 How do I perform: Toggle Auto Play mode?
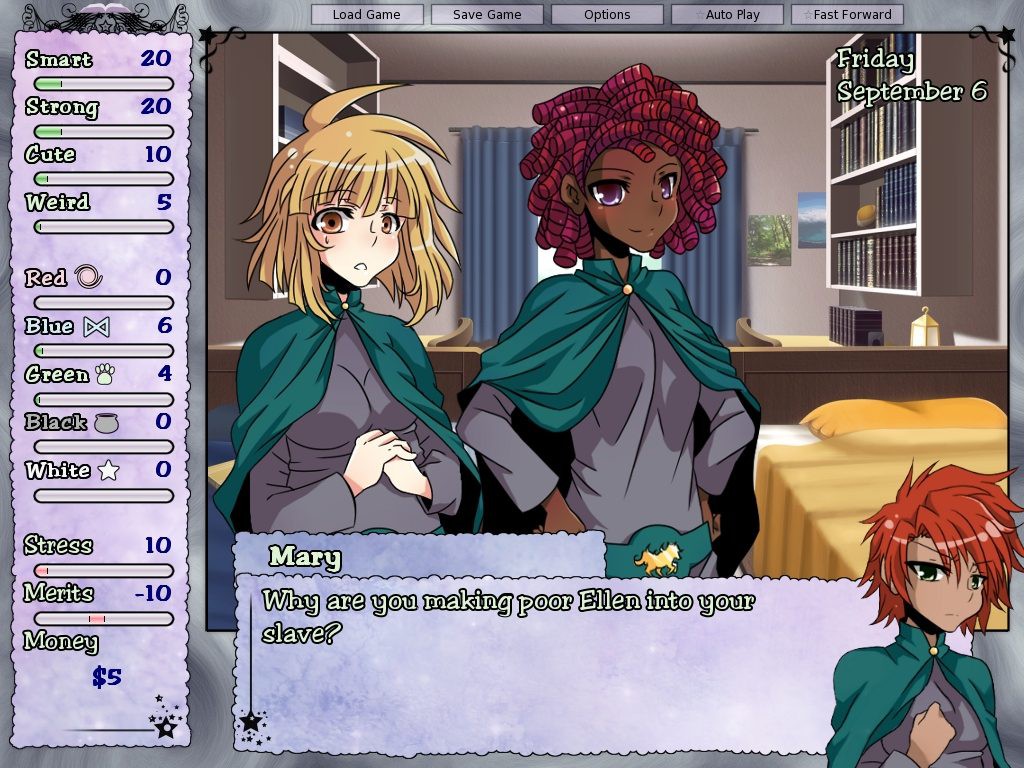(727, 15)
